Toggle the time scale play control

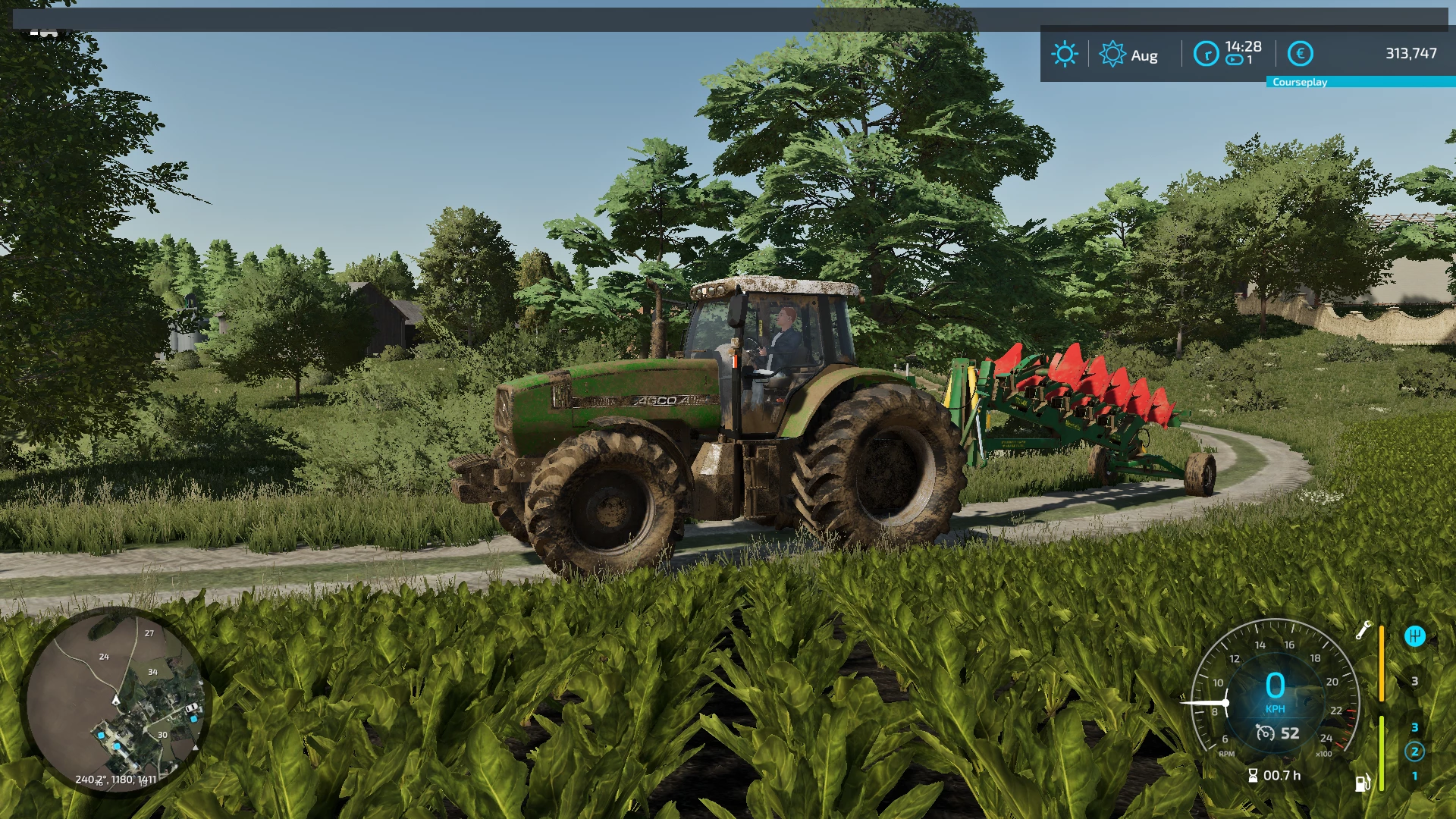point(1233,60)
